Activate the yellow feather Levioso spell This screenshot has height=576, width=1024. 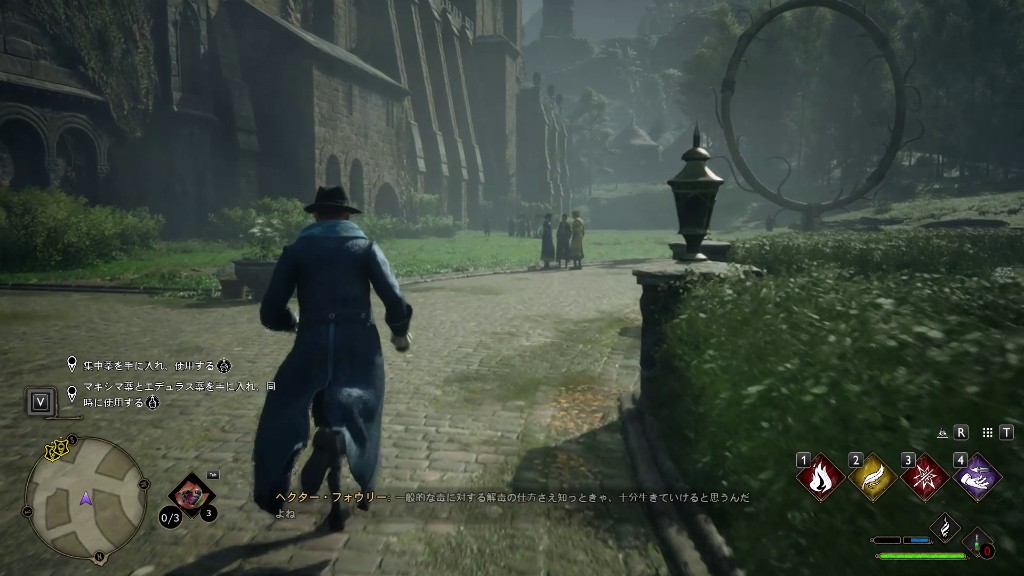[872, 477]
